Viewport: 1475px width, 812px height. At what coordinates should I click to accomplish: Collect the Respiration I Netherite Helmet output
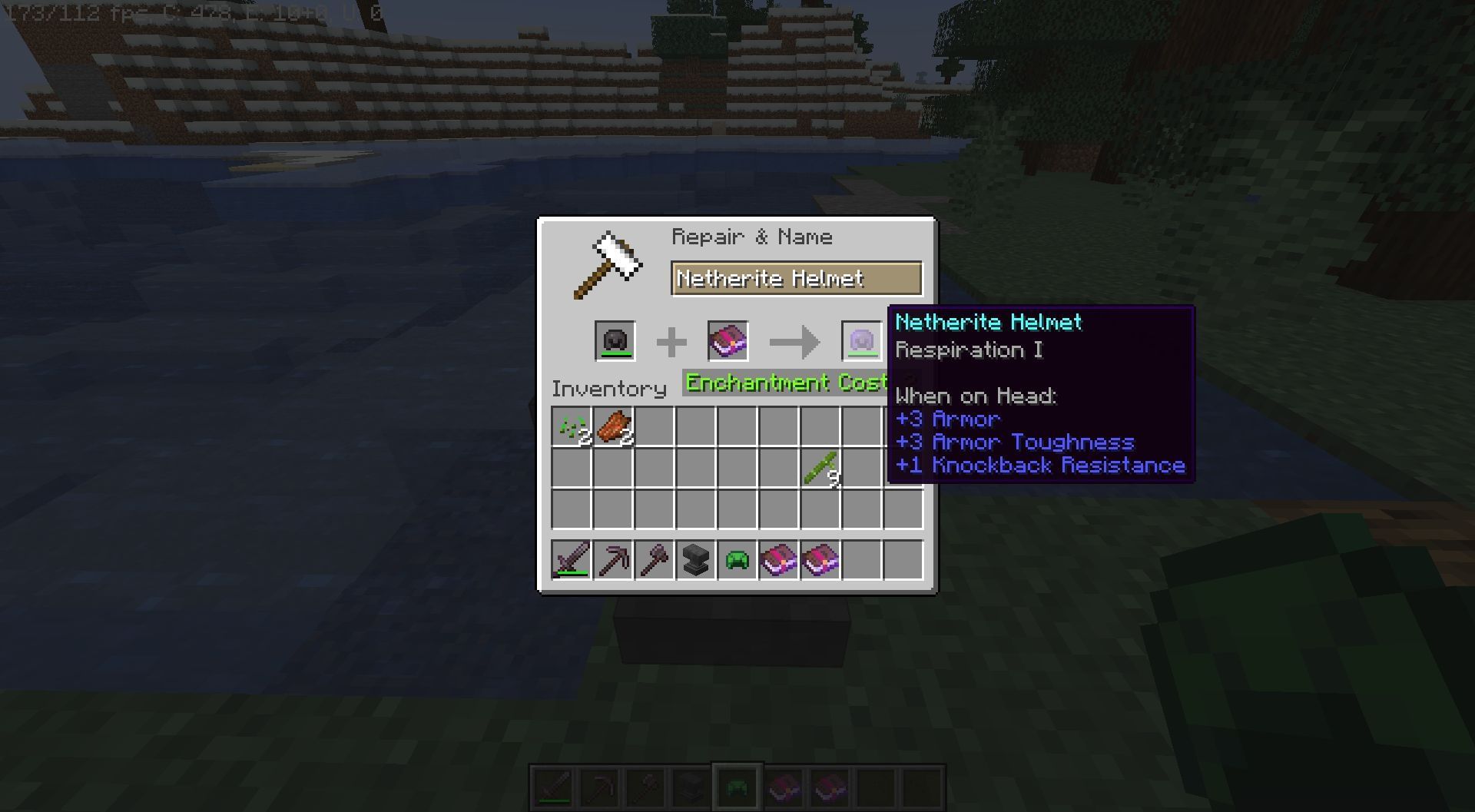click(863, 341)
